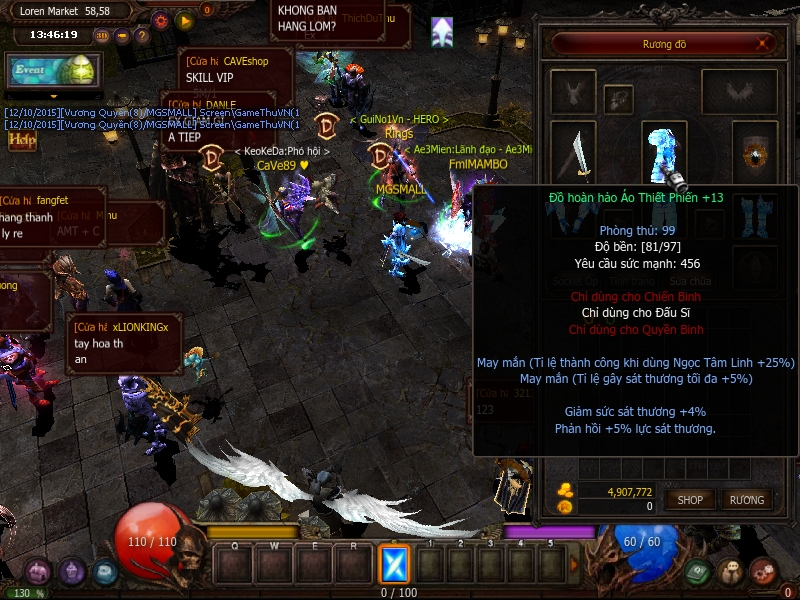
Task: Open the orange gear settings icon
Action: tap(160, 19)
